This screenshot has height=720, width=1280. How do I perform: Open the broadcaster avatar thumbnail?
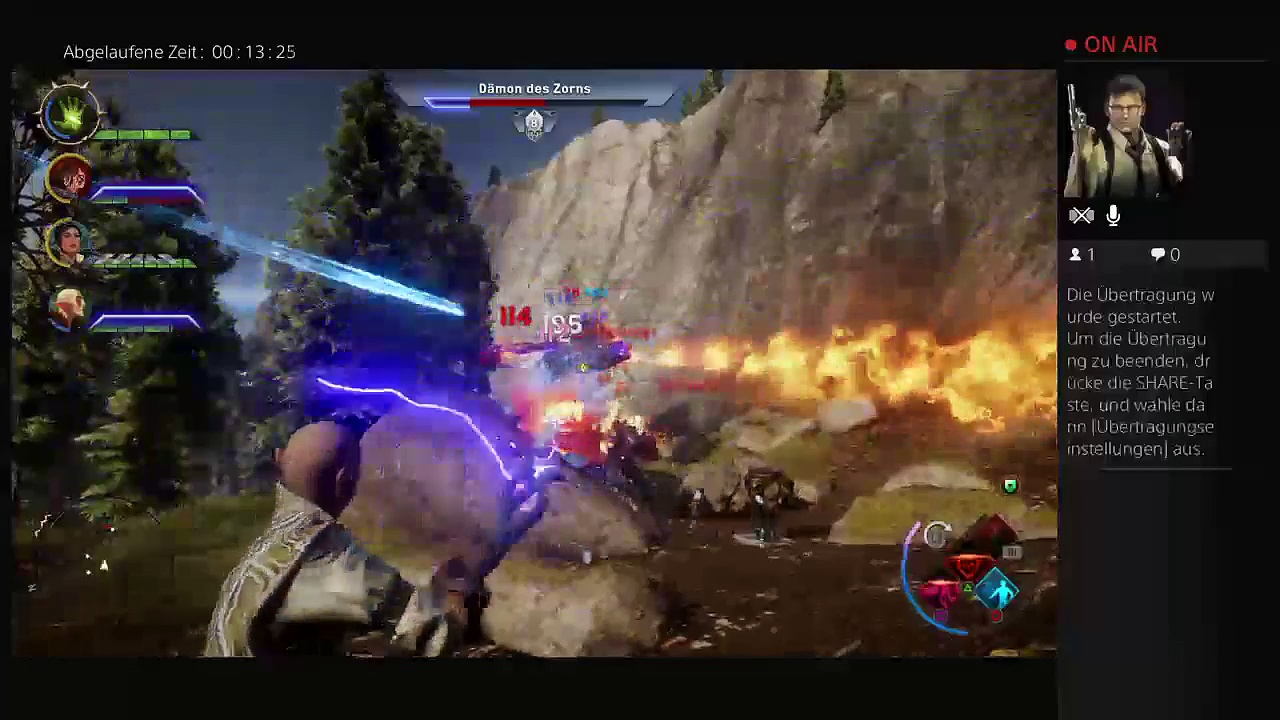click(1125, 137)
